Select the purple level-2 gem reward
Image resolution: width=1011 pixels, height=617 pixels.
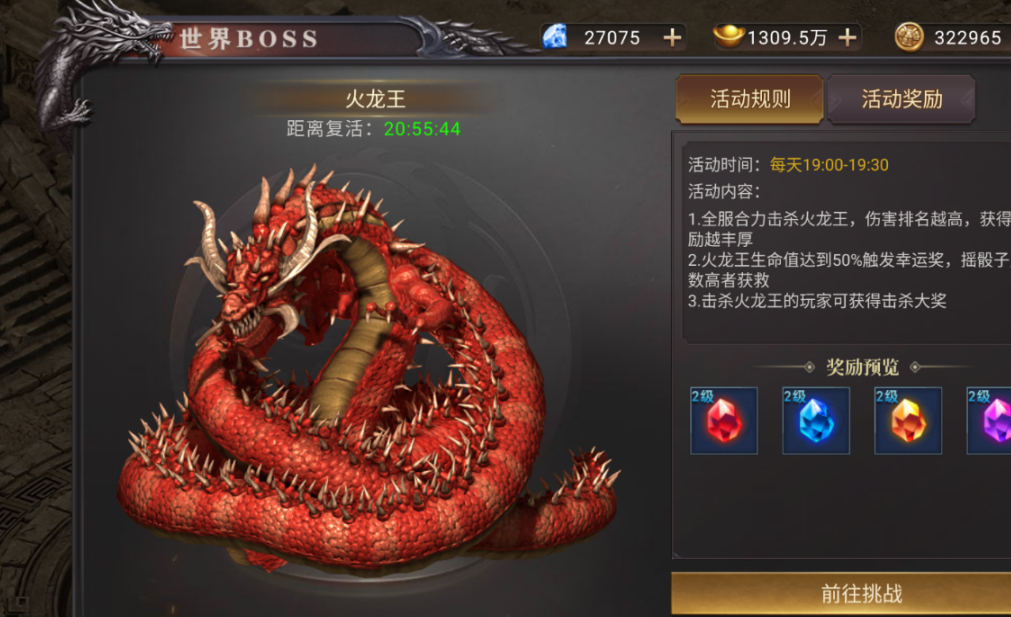(x=992, y=421)
